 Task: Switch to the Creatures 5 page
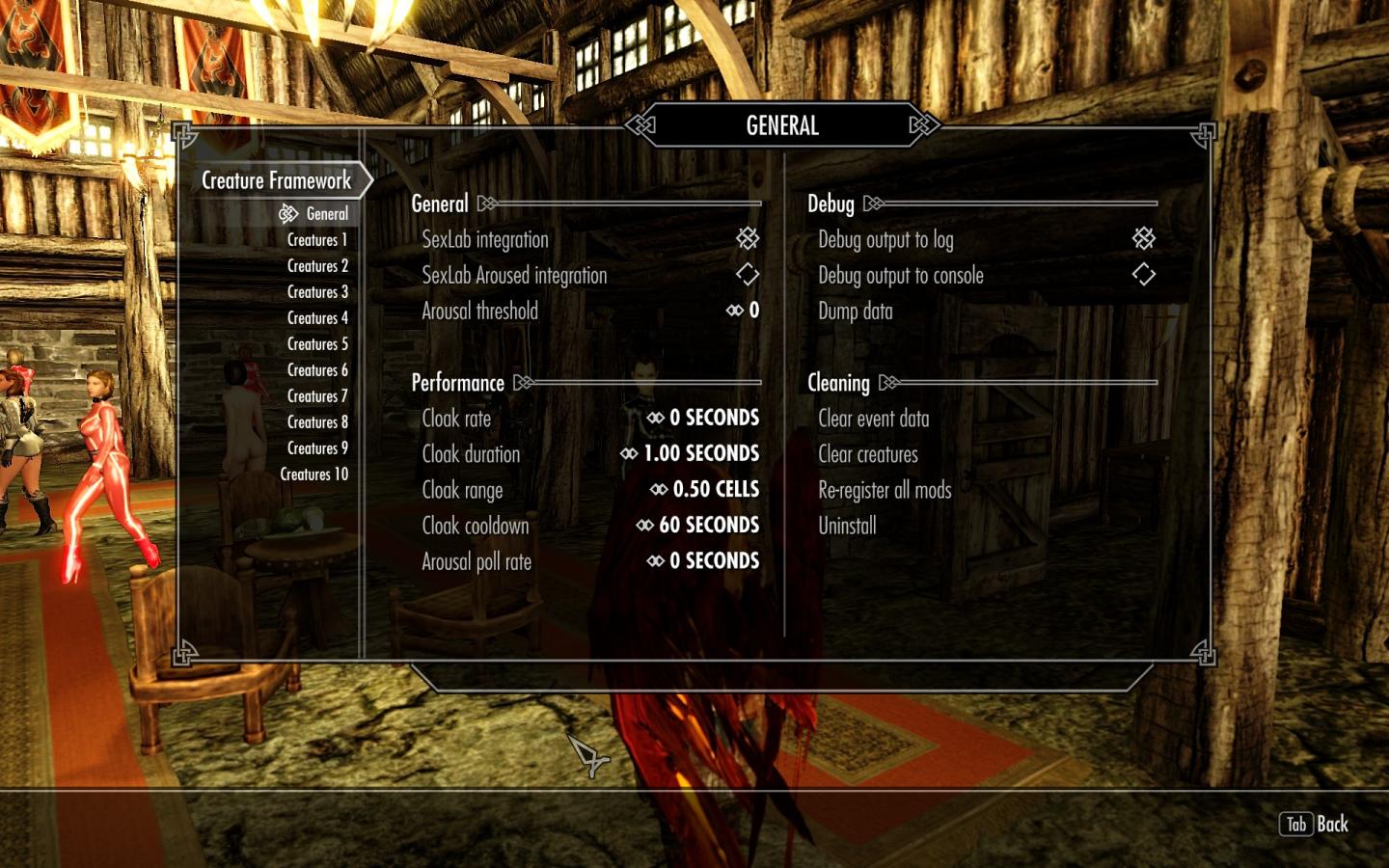point(317,344)
